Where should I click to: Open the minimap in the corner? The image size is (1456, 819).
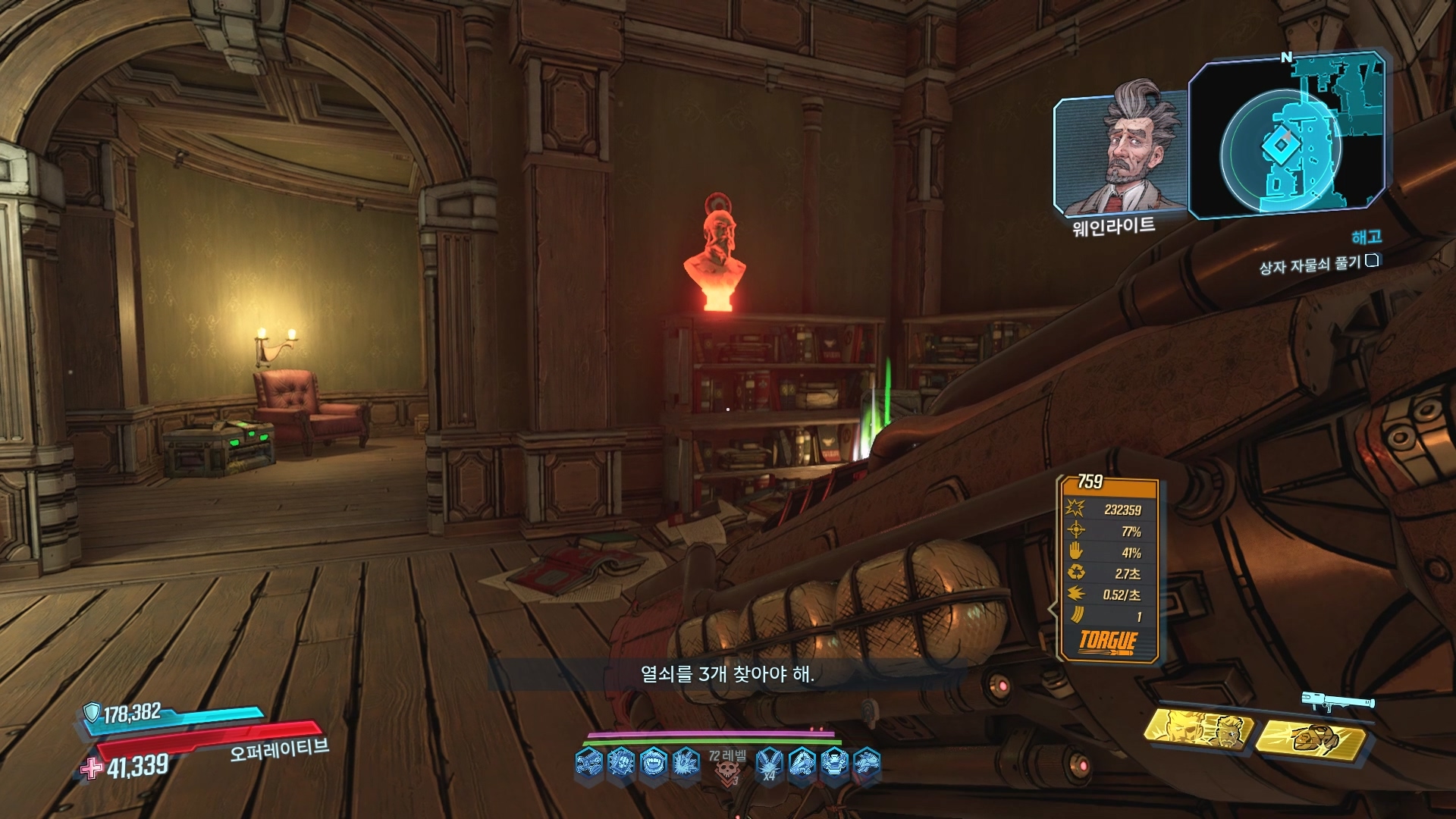click(1288, 138)
